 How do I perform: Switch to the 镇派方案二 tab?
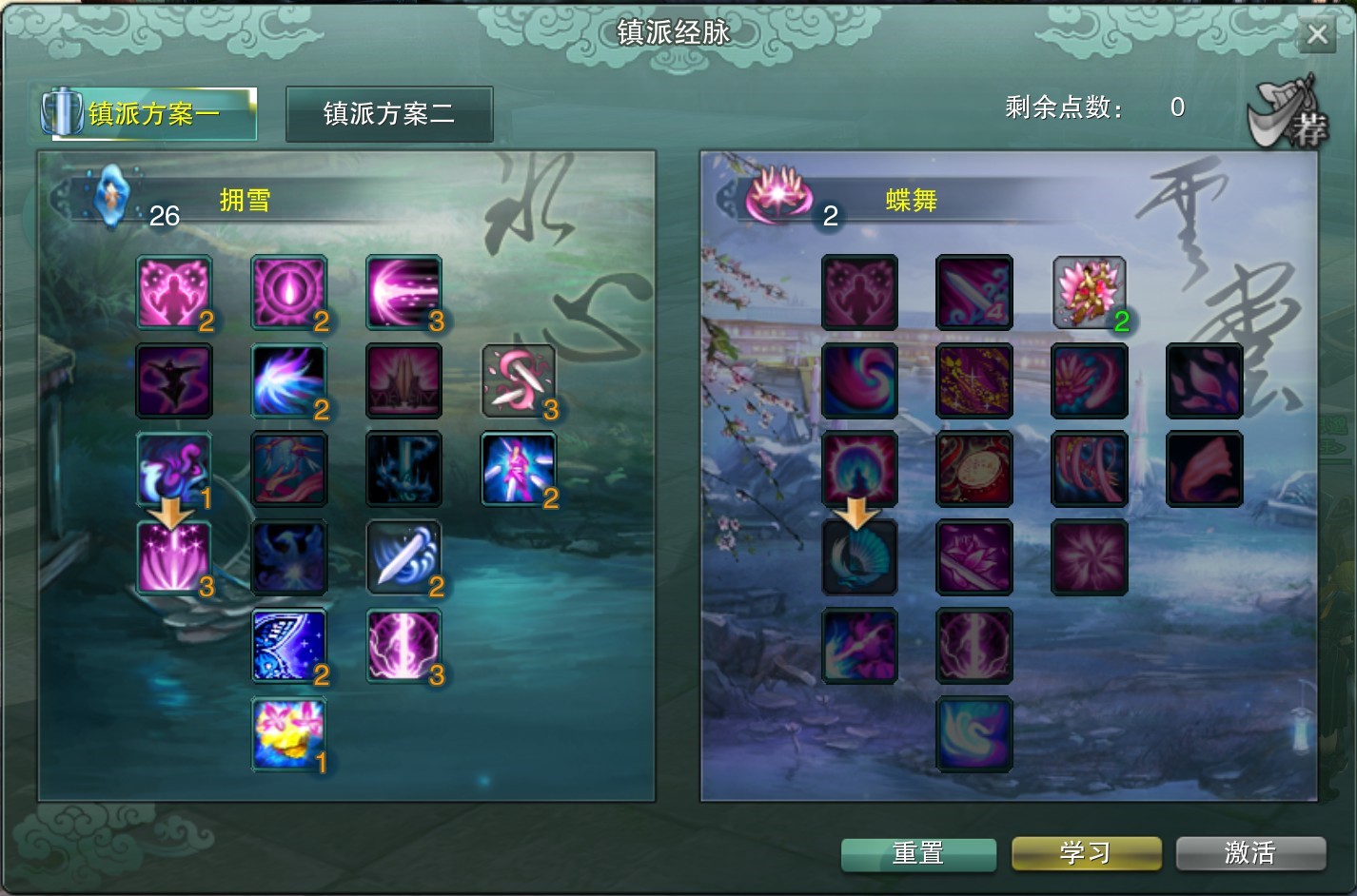coord(389,113)
